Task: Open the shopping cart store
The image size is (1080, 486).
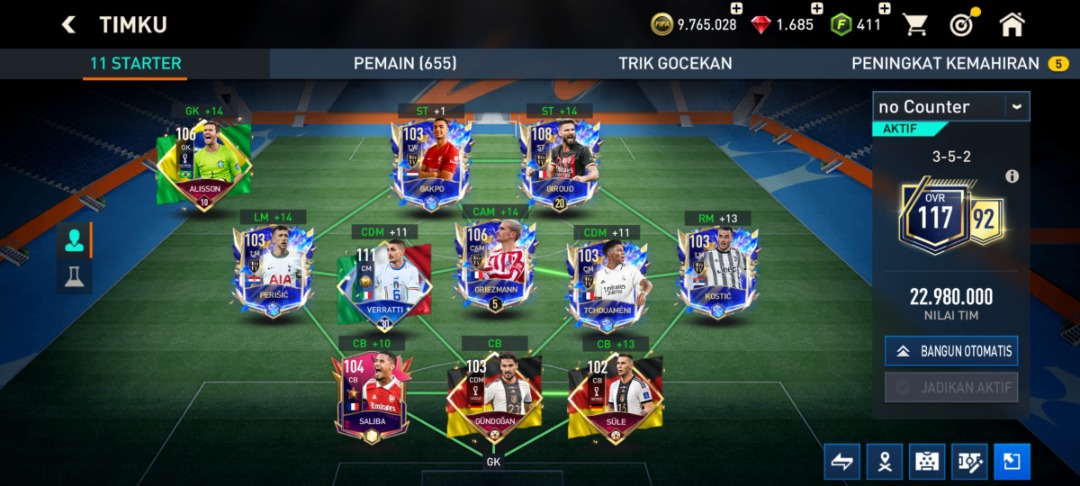Action: tap(914, 25)
